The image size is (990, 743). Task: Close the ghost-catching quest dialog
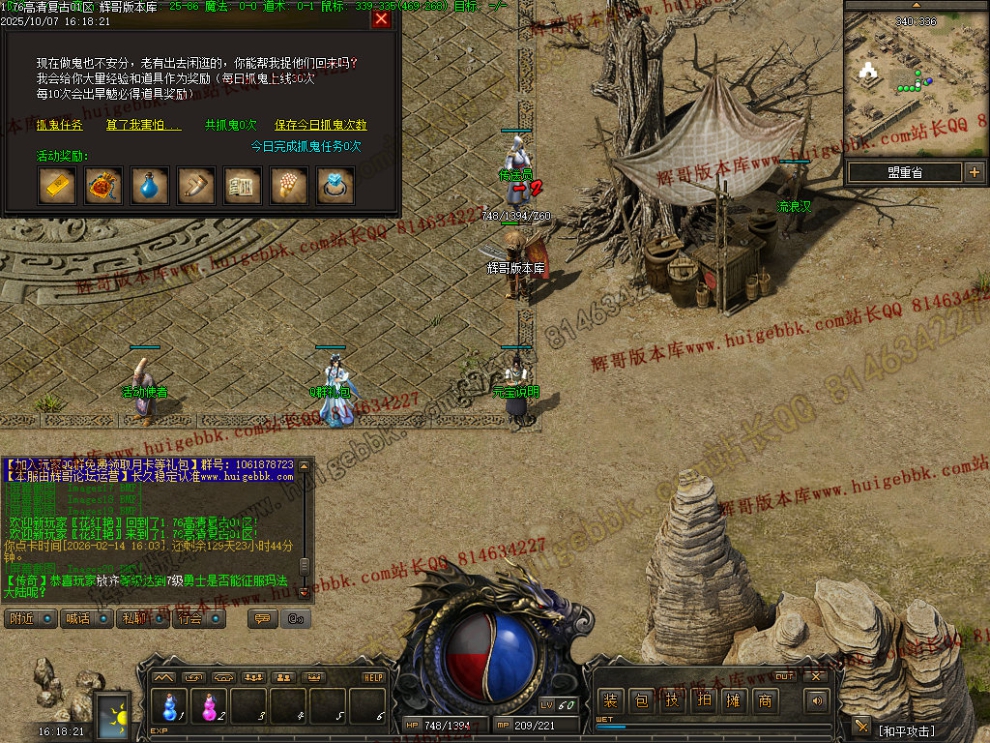pyautogui.click(x=381, y=19)
